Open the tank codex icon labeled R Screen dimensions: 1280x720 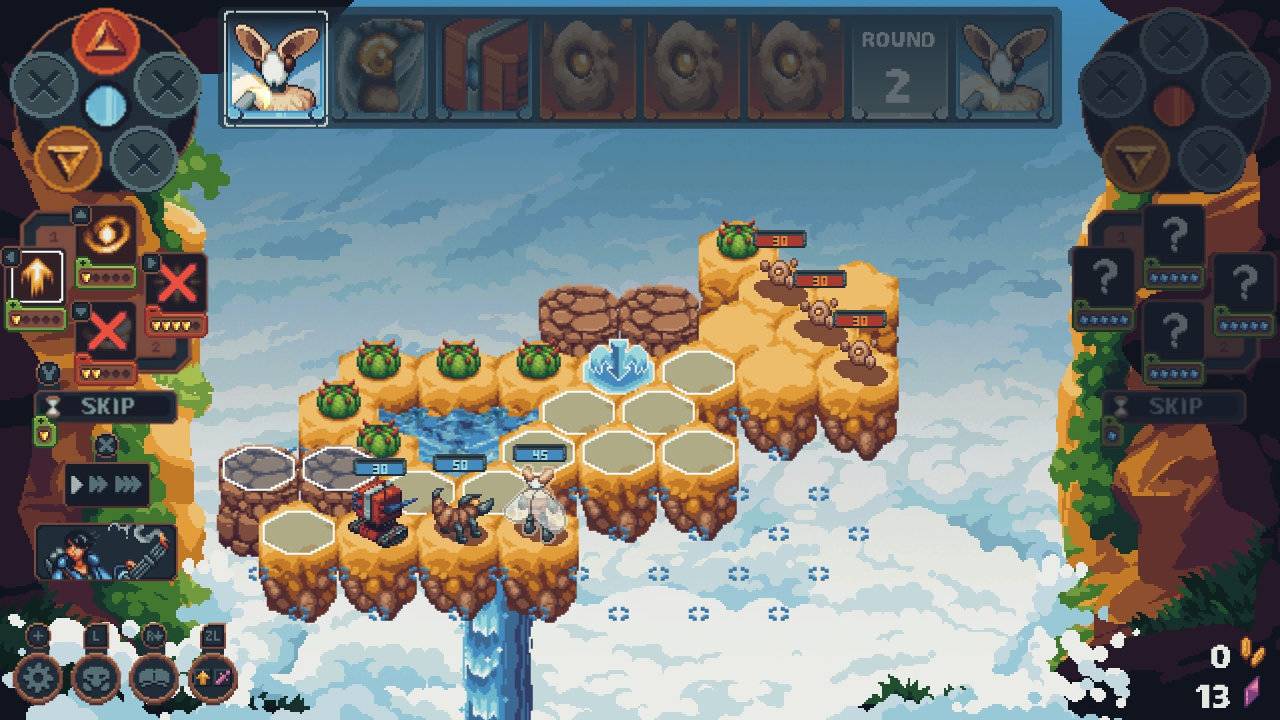click(x=154, y=677)
